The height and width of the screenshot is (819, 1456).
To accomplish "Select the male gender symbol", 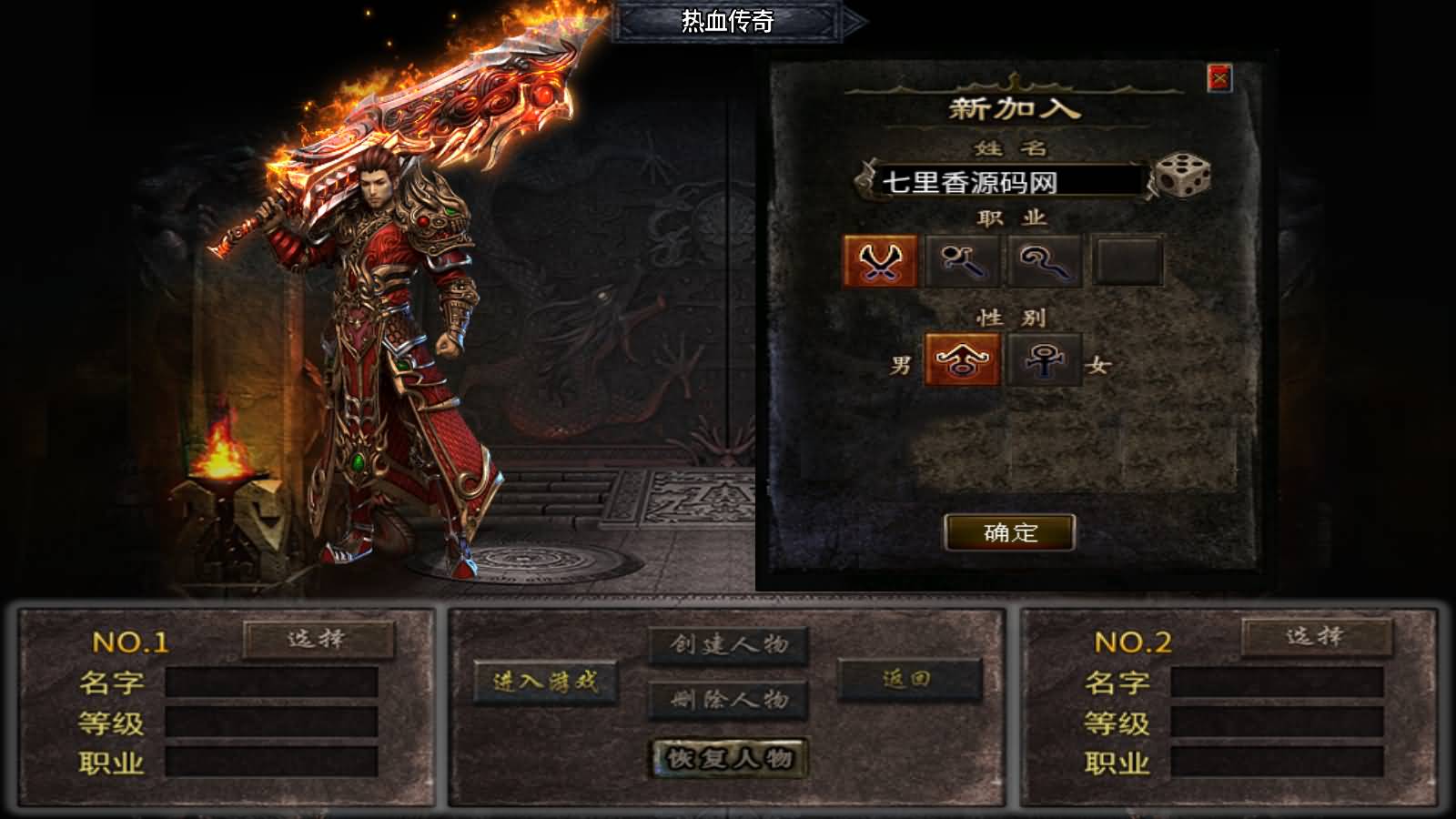I will click(x=962, y=359).
